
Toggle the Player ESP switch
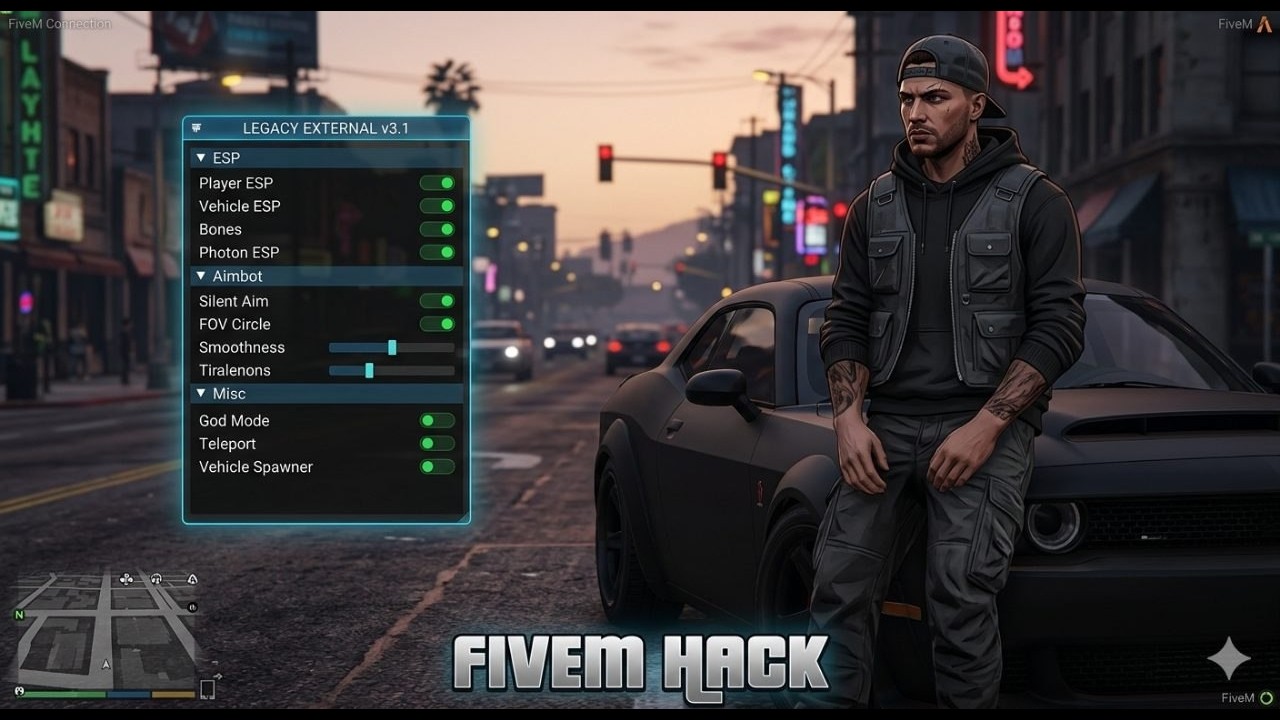click(x=437, y=183)
